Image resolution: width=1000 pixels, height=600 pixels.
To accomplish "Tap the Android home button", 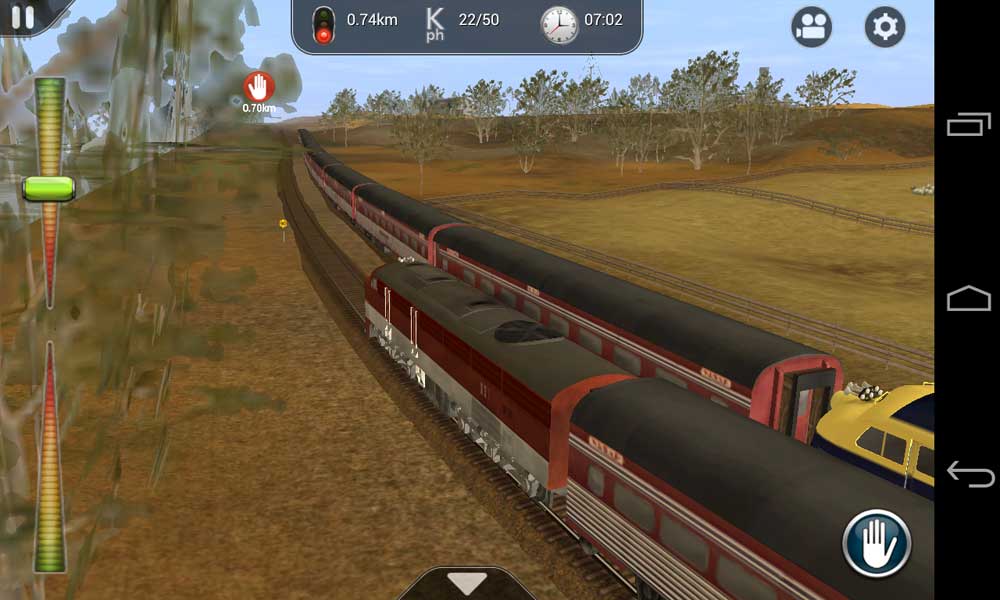I will pos(968,298).
